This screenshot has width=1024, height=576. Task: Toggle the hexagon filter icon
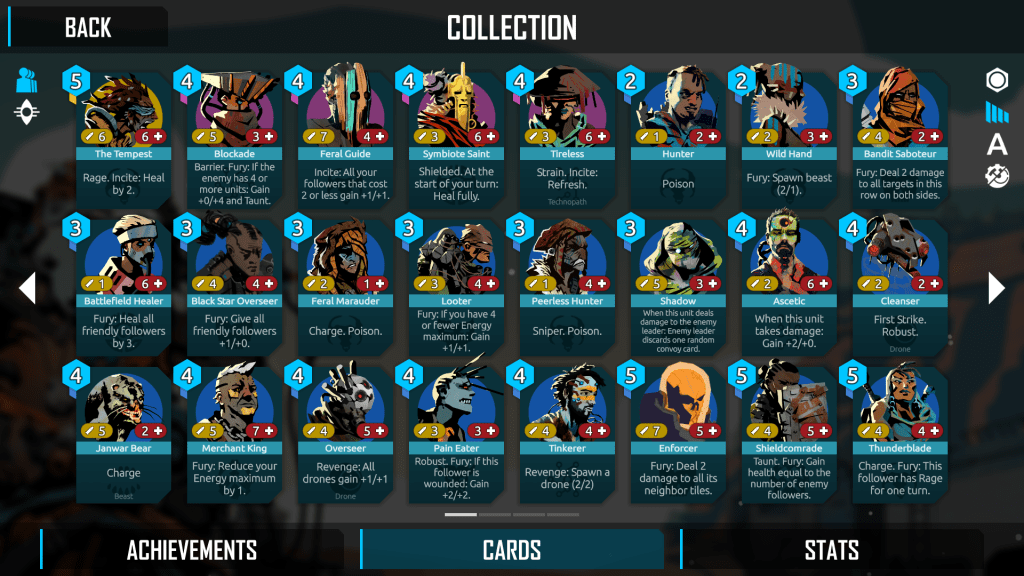997,81
